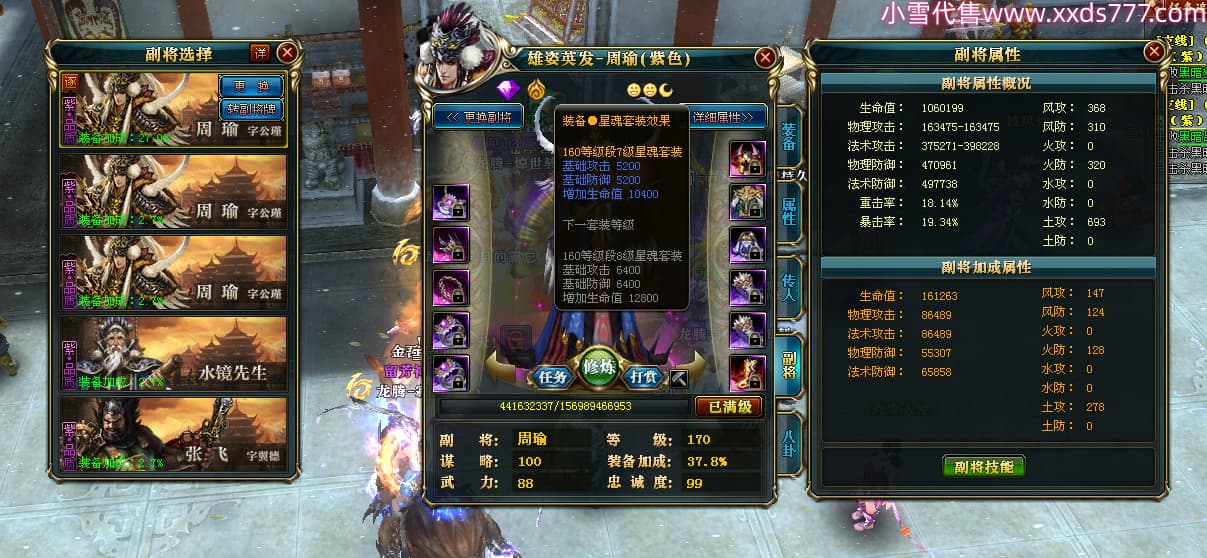1207x558 pixels.
Task: Select the 水镜先生 general card
Action: (x=174, y=353)
